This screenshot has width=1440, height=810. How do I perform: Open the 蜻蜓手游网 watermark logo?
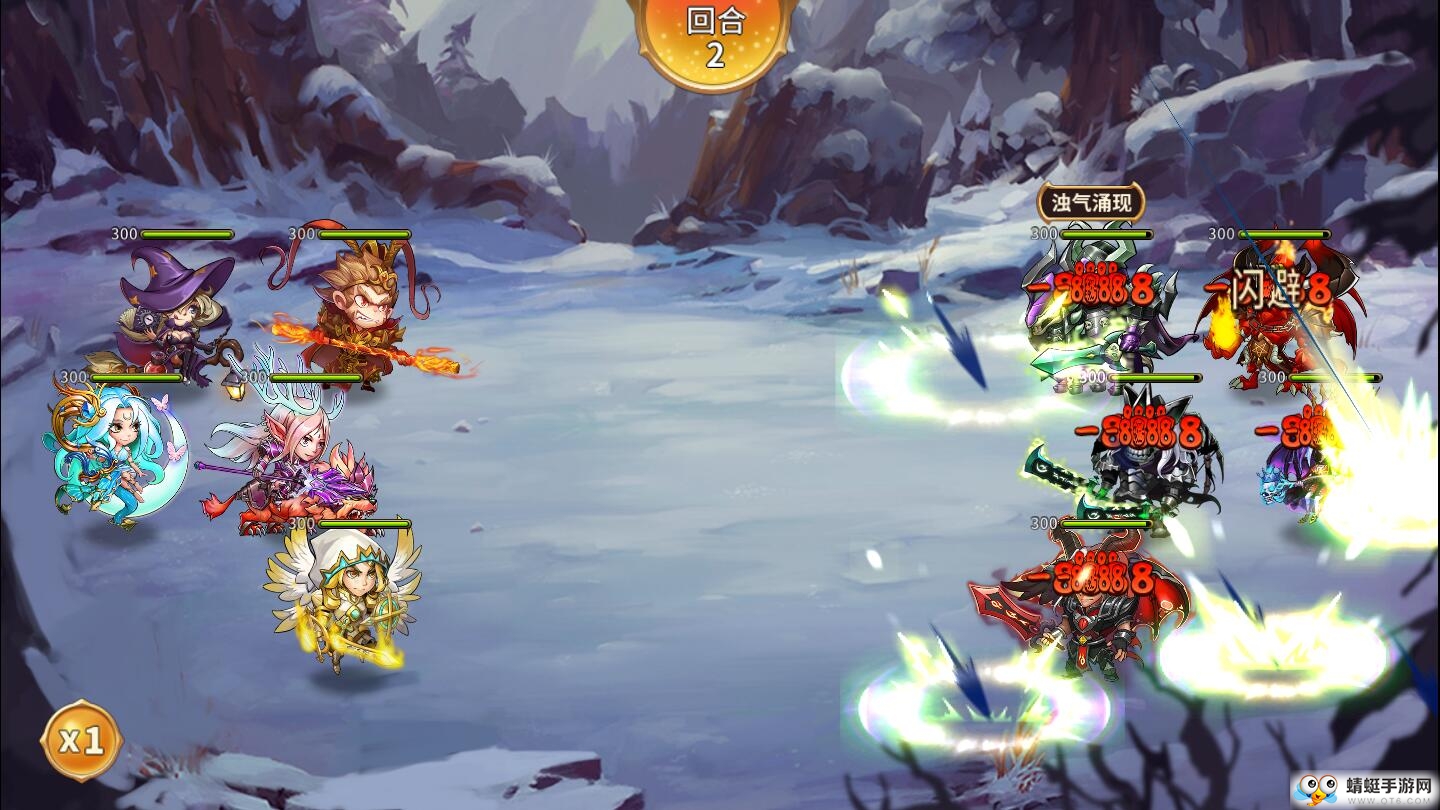click(1364, 788)
